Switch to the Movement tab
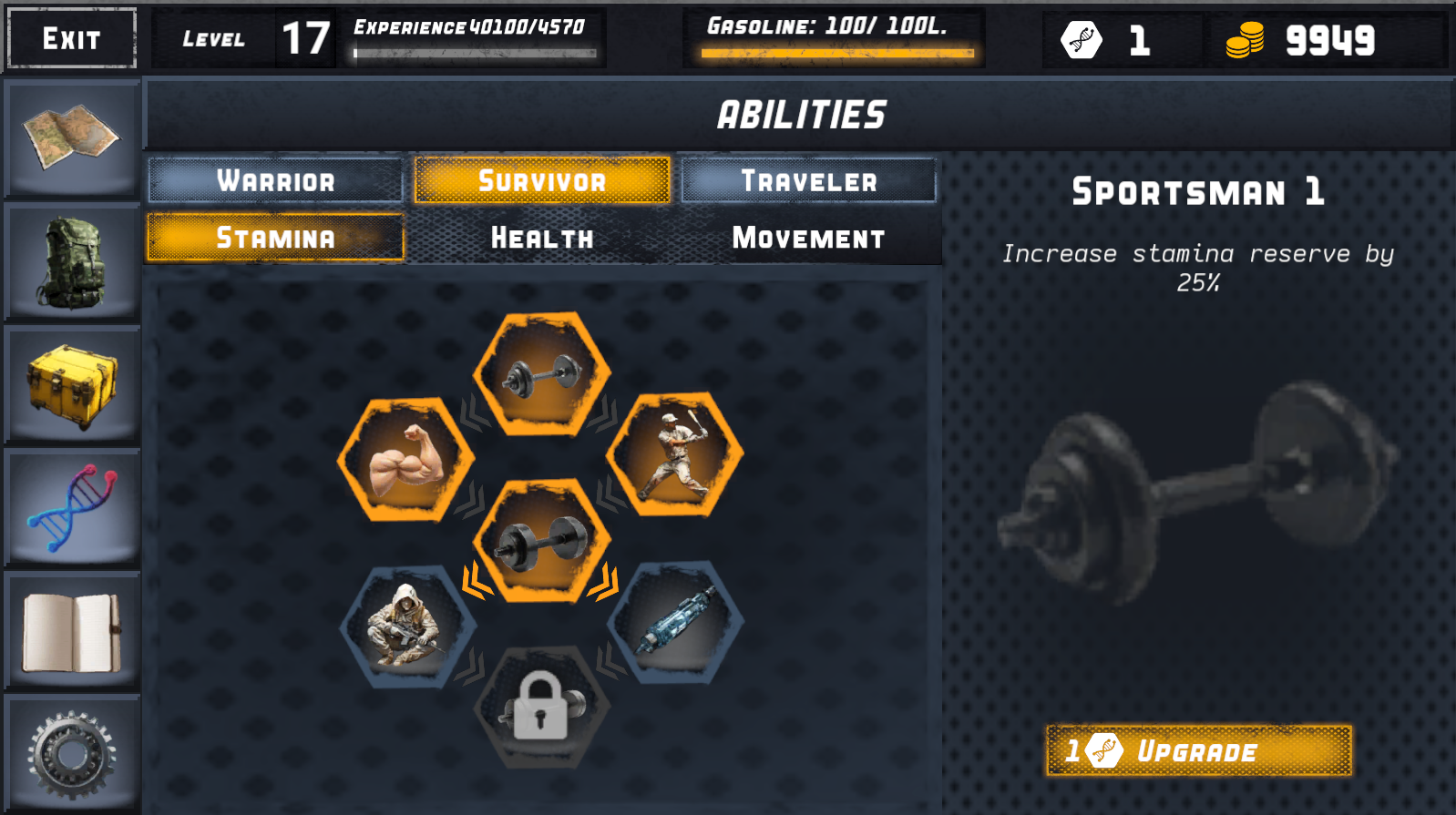The image size is (1456, 815). click(x=807, y=238)
